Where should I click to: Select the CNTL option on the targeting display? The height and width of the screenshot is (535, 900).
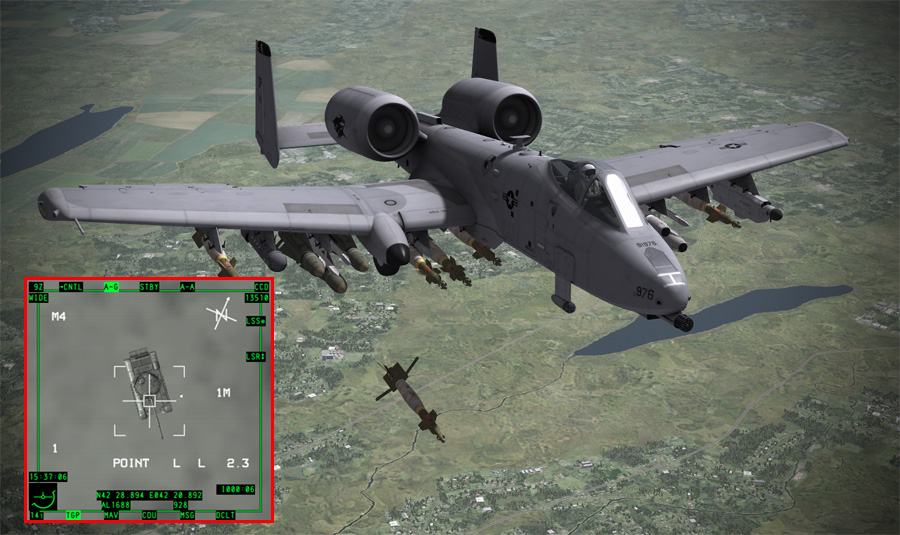(71, 287)
